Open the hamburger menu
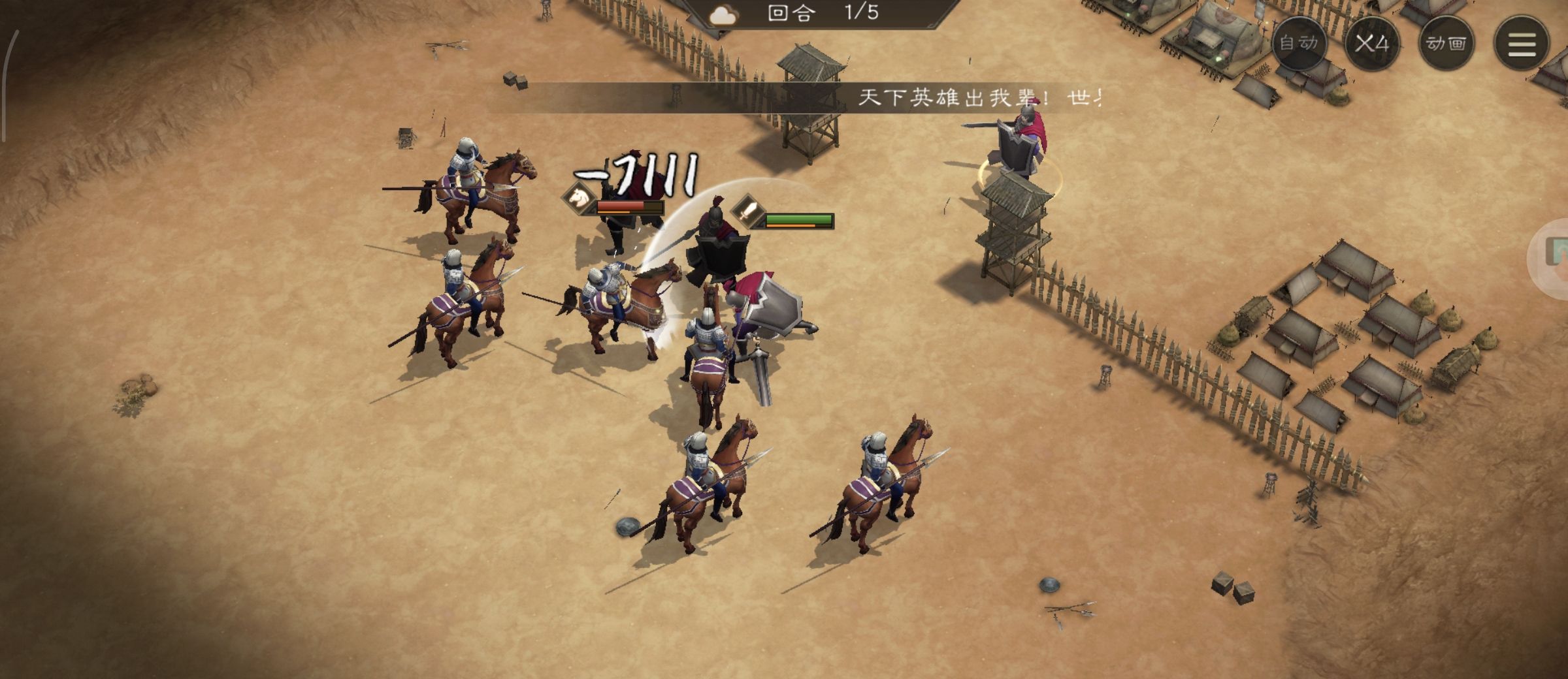The width and height of the screenshot is (1568, 679). [1522, 44]
